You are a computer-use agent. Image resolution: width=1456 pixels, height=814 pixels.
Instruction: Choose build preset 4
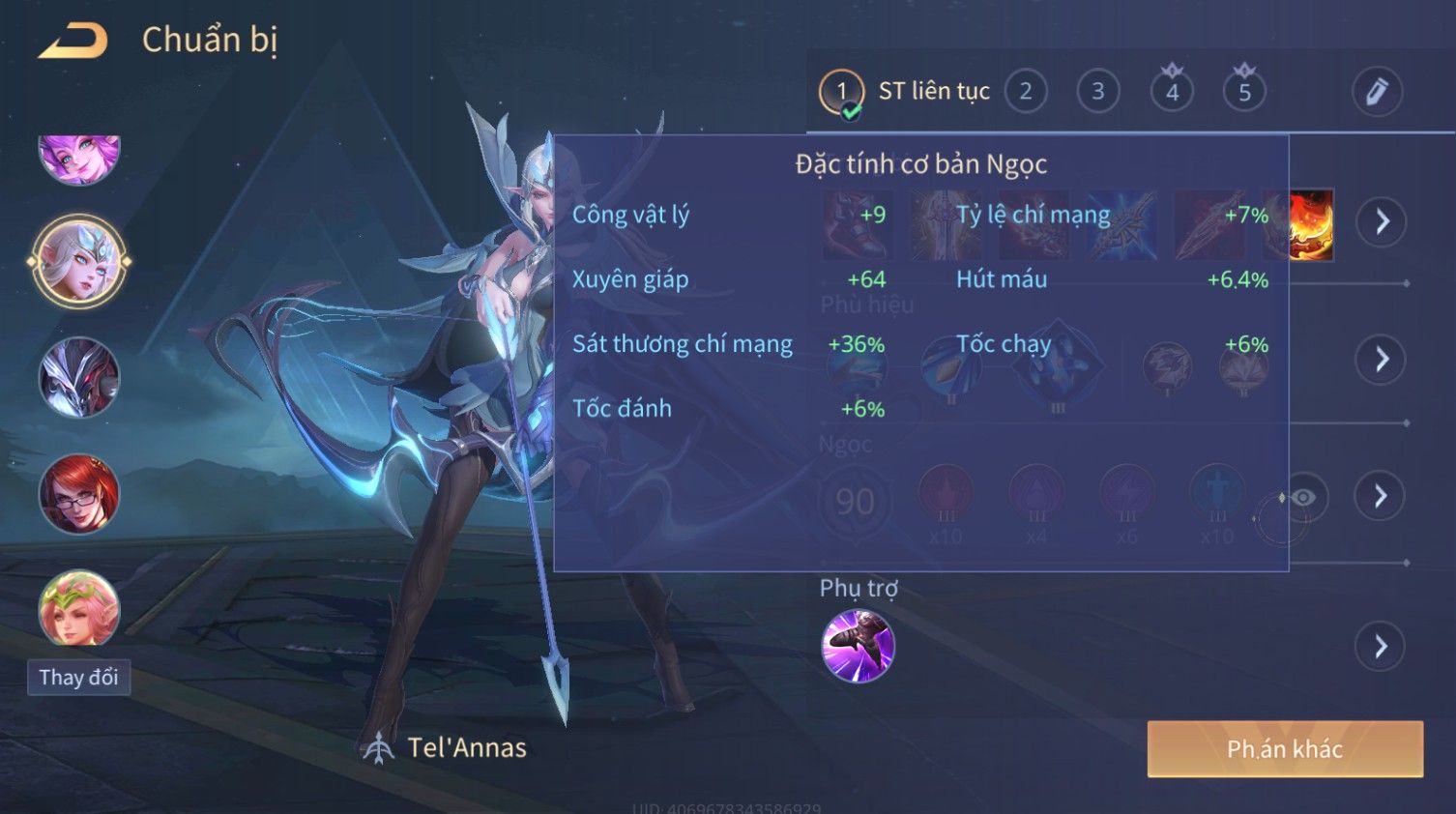(x=1172, y=92)
